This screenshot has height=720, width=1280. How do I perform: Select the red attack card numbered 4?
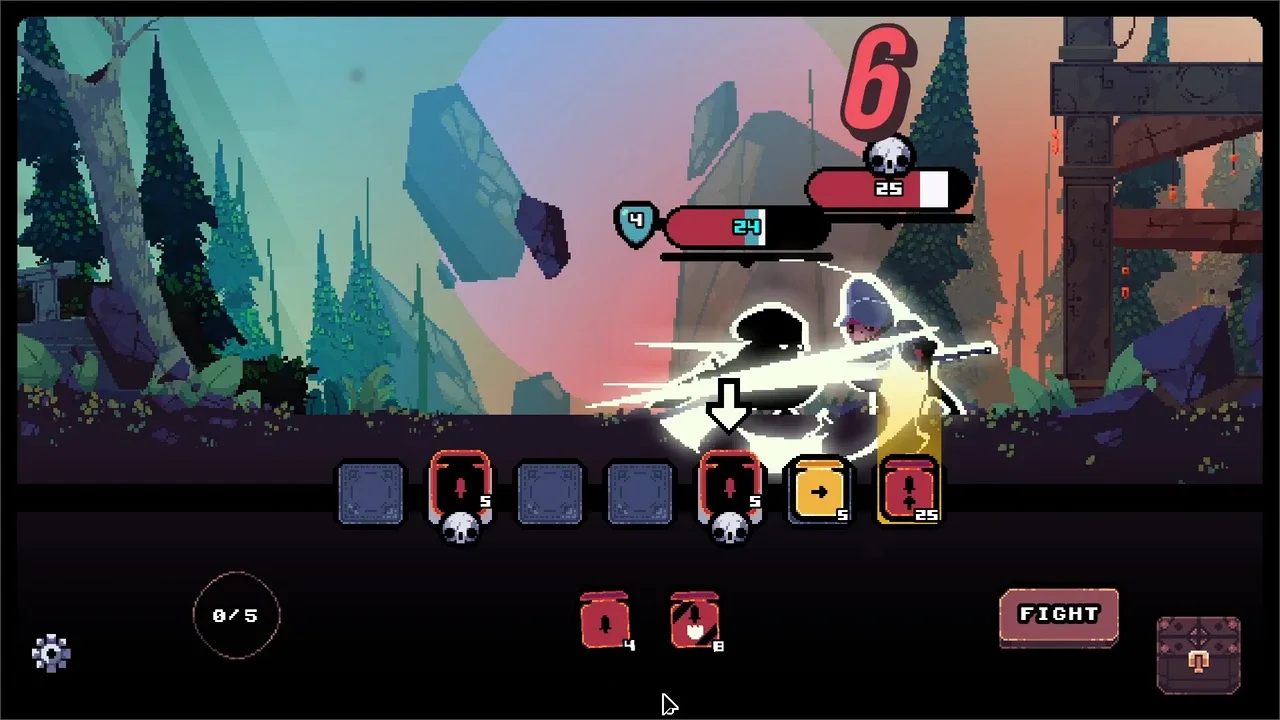coord(604,621)
